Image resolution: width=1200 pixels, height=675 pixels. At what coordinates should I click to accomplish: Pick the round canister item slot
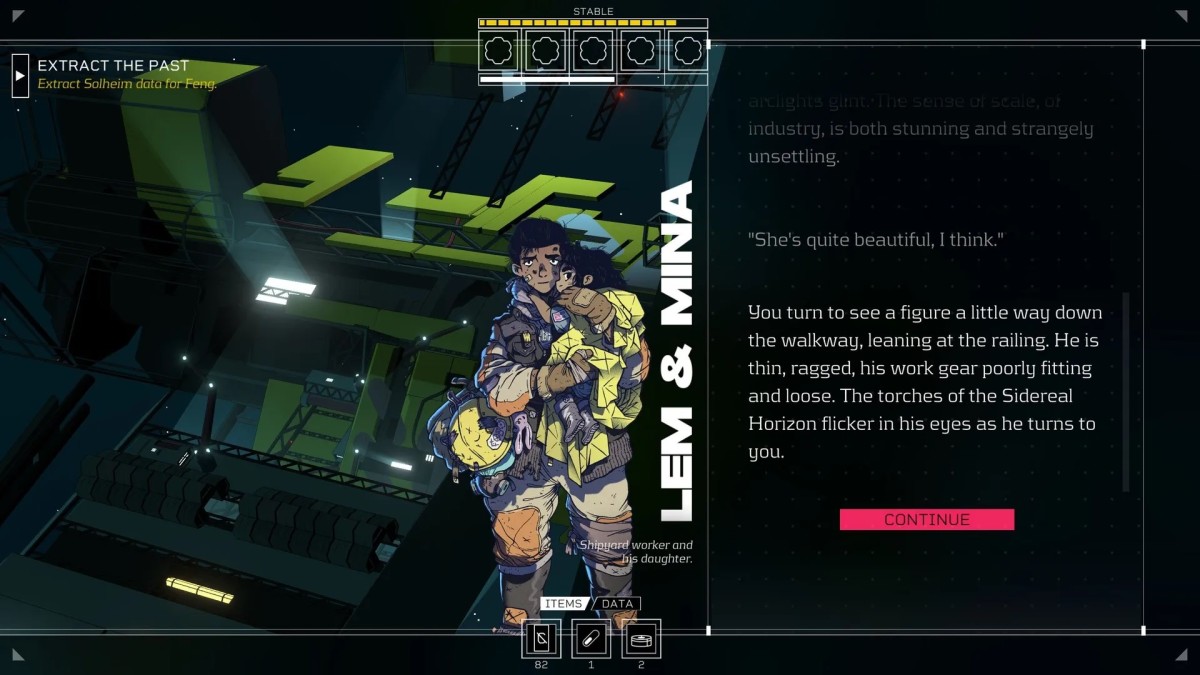641,638
